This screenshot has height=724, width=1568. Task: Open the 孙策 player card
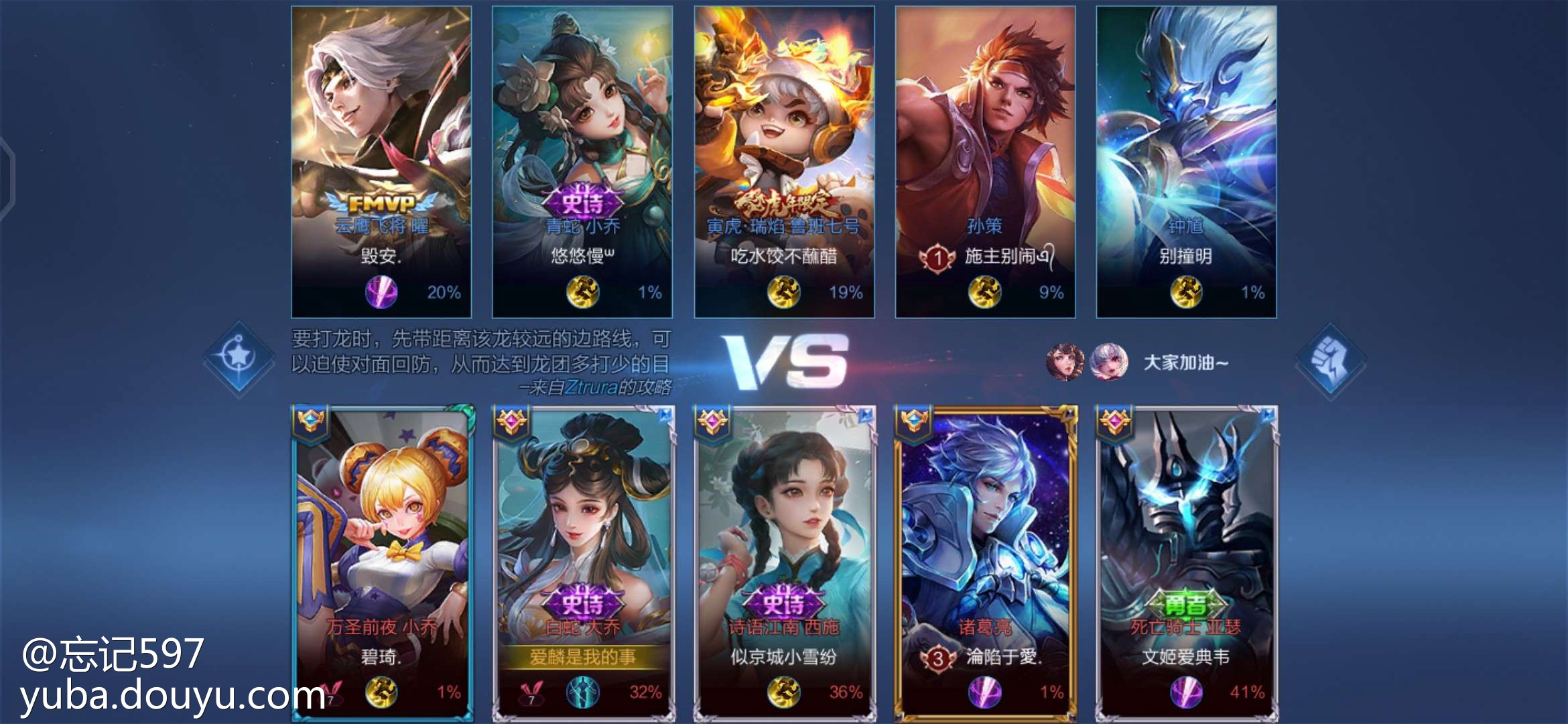click(x=985, y=161)
